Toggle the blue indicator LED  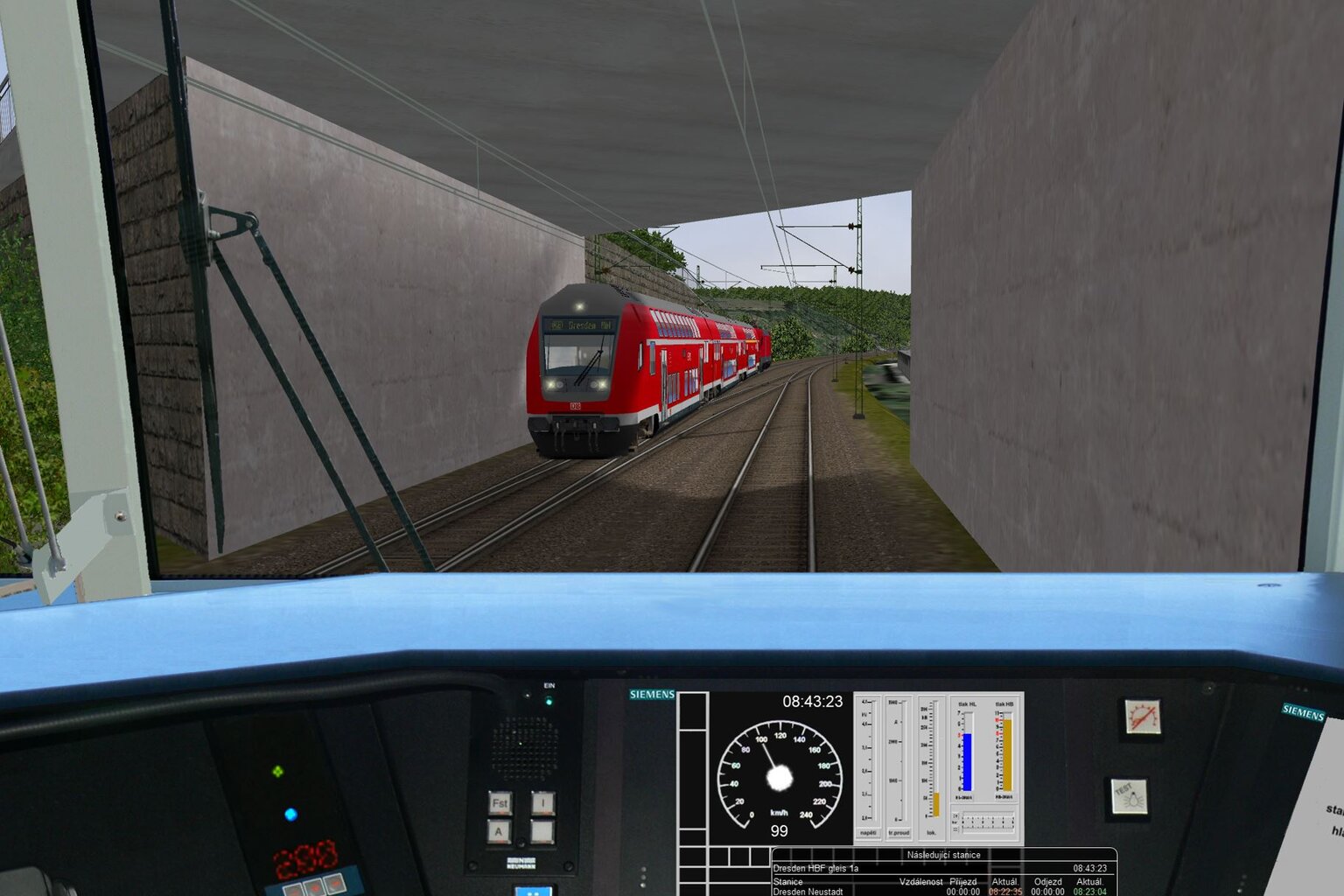pyautogui.click(x=290, y=815)
